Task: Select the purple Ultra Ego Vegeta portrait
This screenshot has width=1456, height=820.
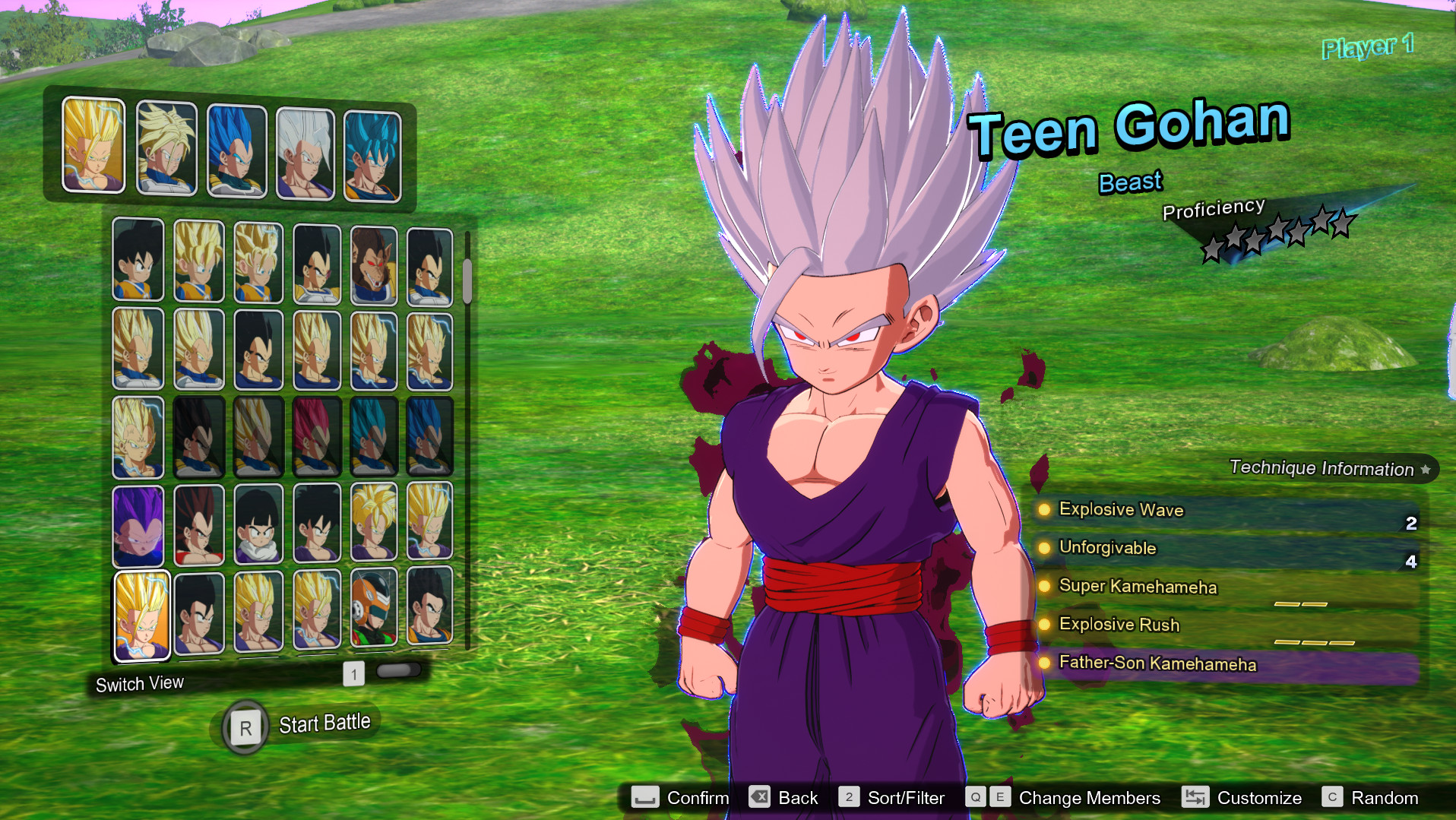Action: 138,523
